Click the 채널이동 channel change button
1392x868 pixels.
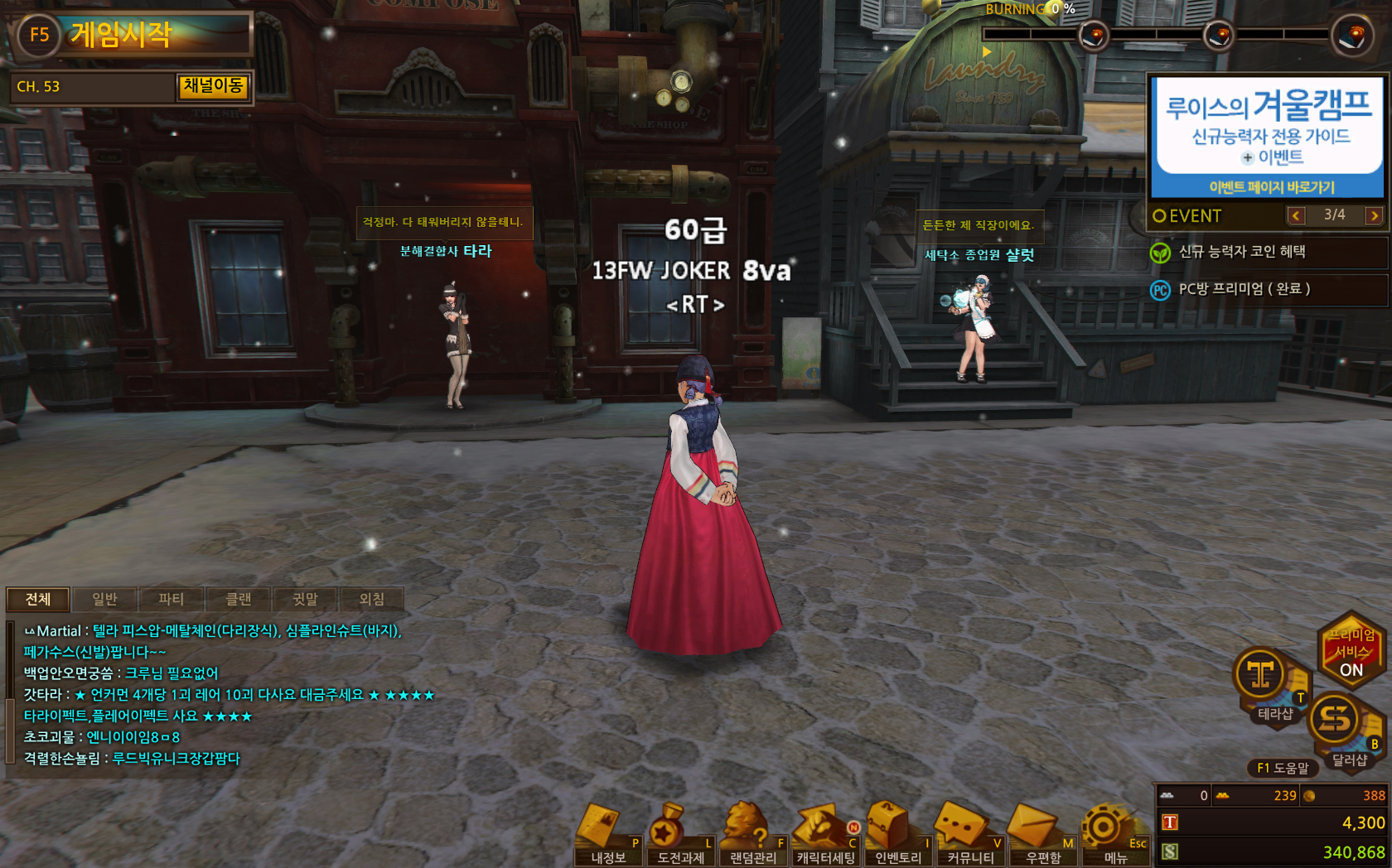click(x=213, y=86)
